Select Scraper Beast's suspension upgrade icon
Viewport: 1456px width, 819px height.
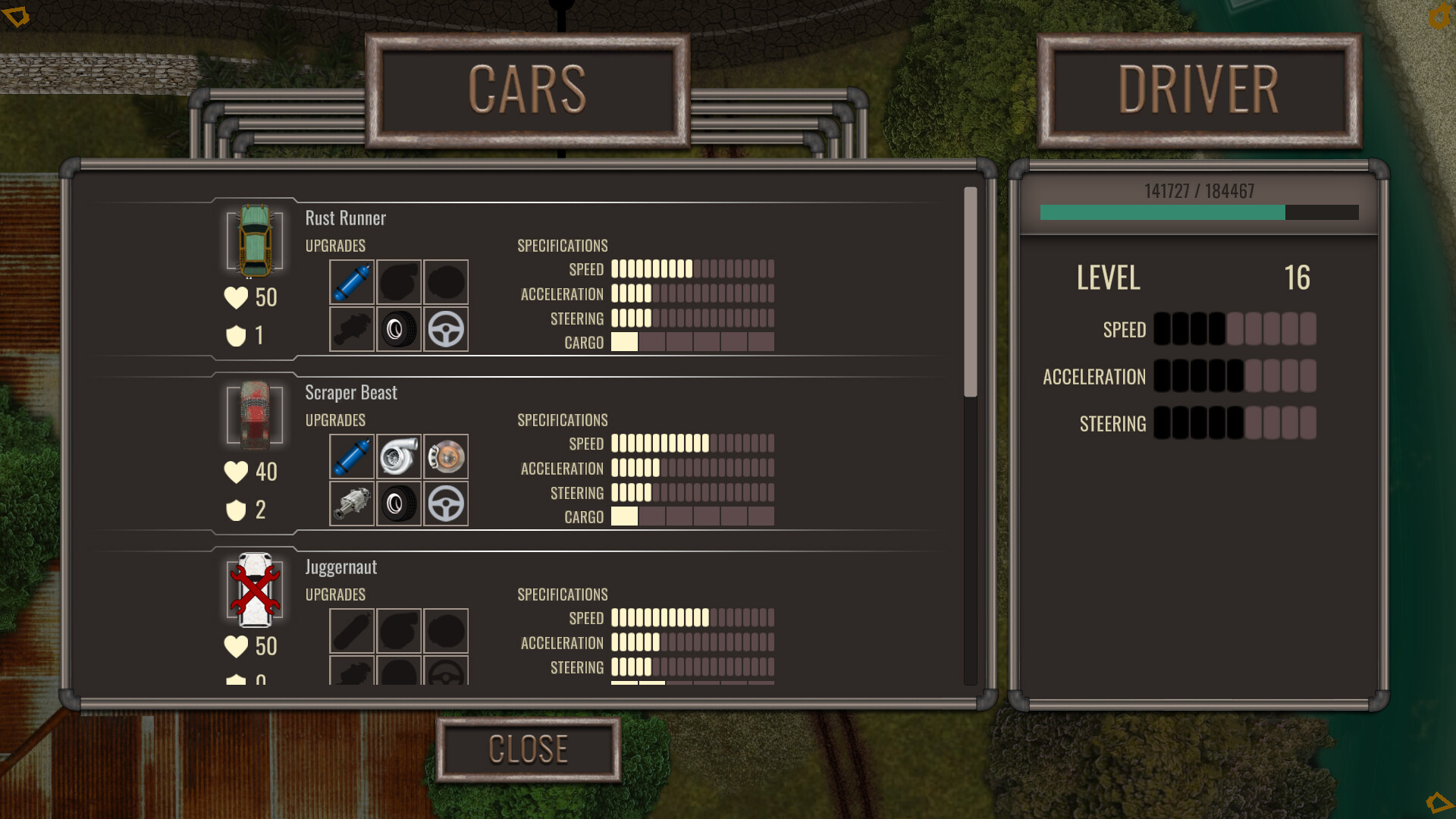(351, 457)
